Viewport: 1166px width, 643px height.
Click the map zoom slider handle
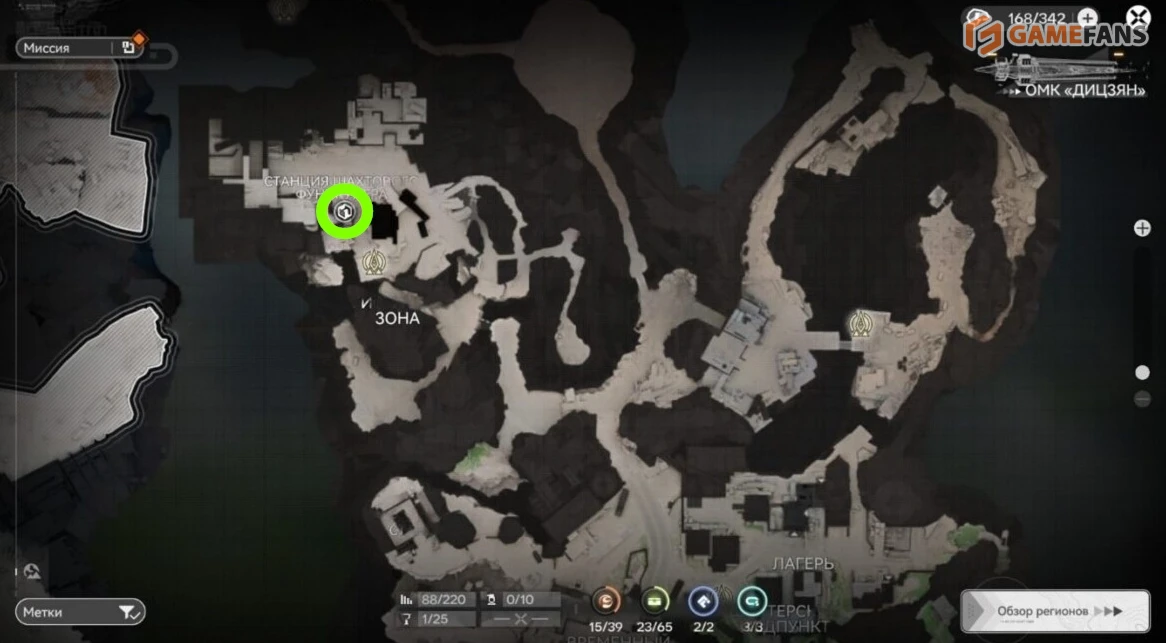1142,373
